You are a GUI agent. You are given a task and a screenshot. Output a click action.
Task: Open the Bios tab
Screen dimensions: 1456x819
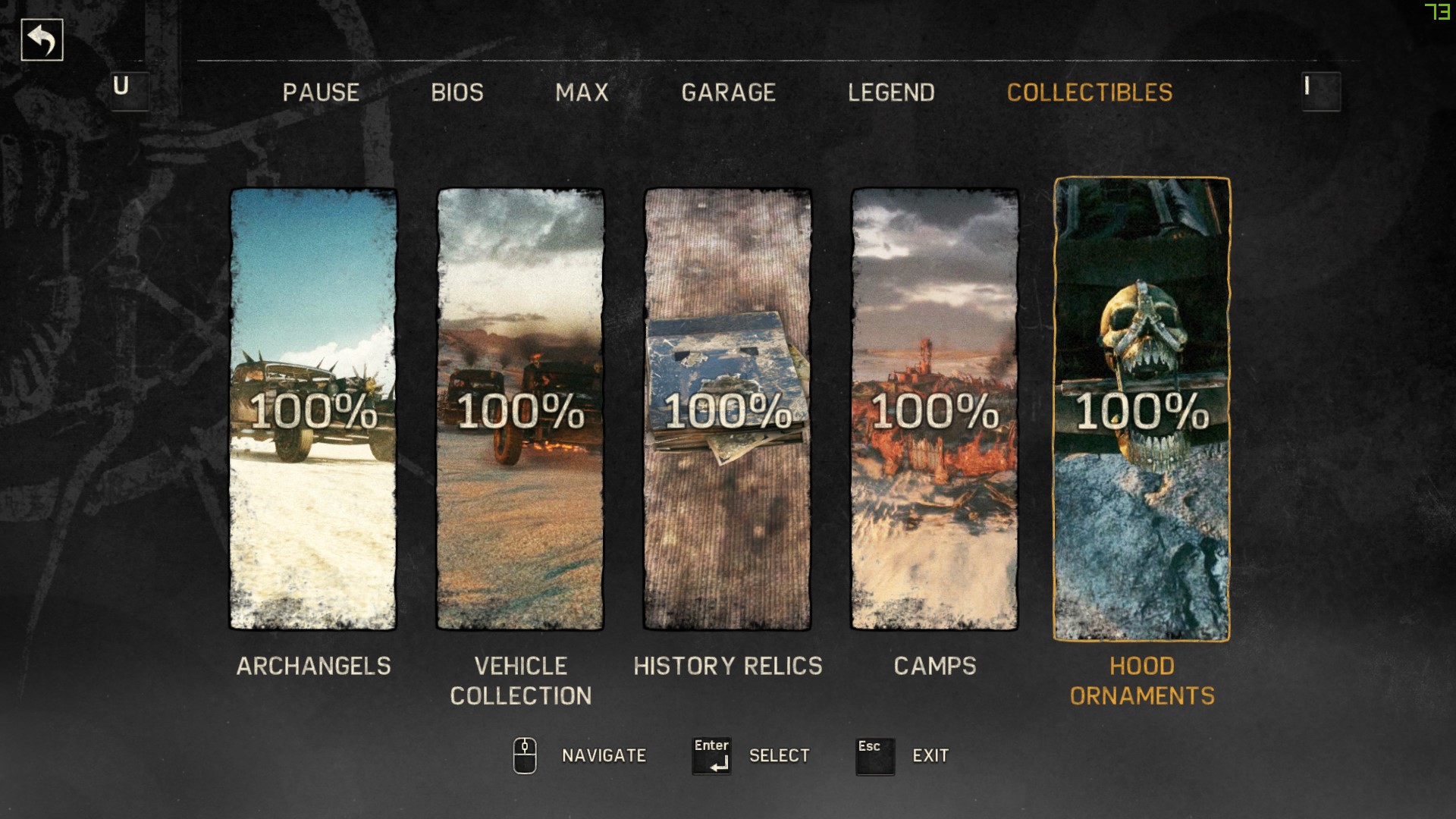[x=457, y=93]
